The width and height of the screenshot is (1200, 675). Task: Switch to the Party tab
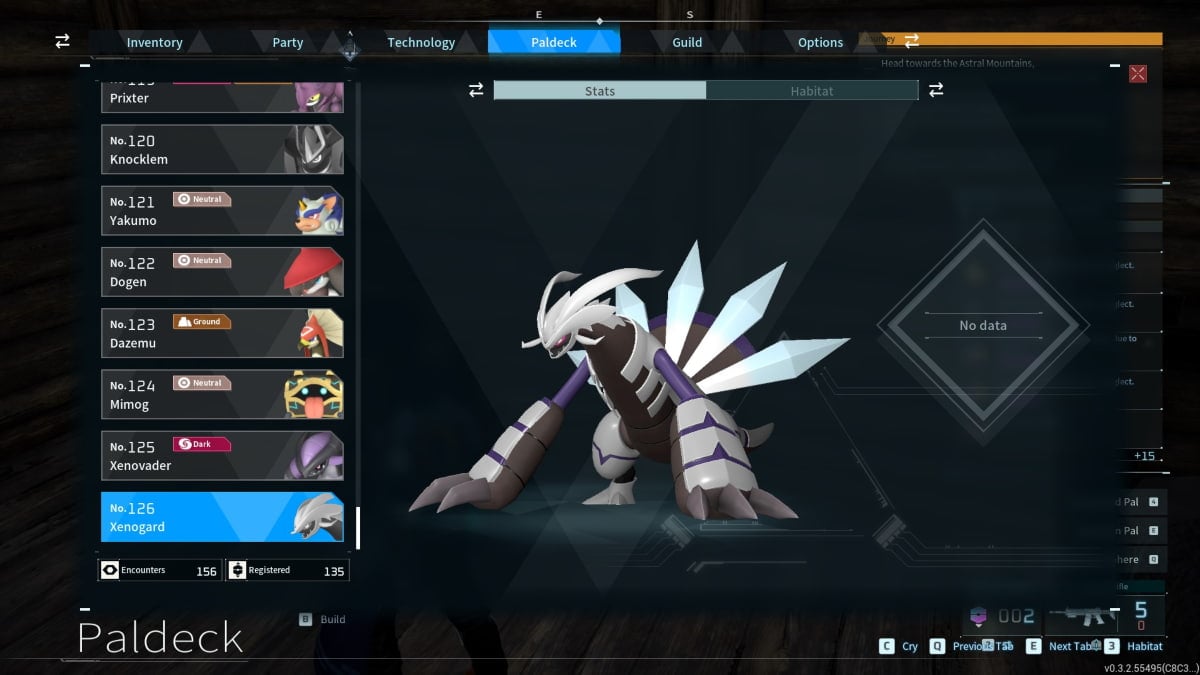pyautogui.click(x=288, y=42)
